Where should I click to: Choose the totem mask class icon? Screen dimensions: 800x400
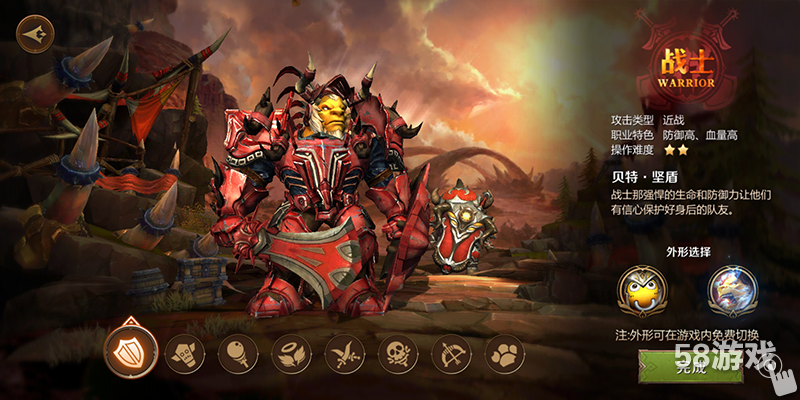pos(184,353)
